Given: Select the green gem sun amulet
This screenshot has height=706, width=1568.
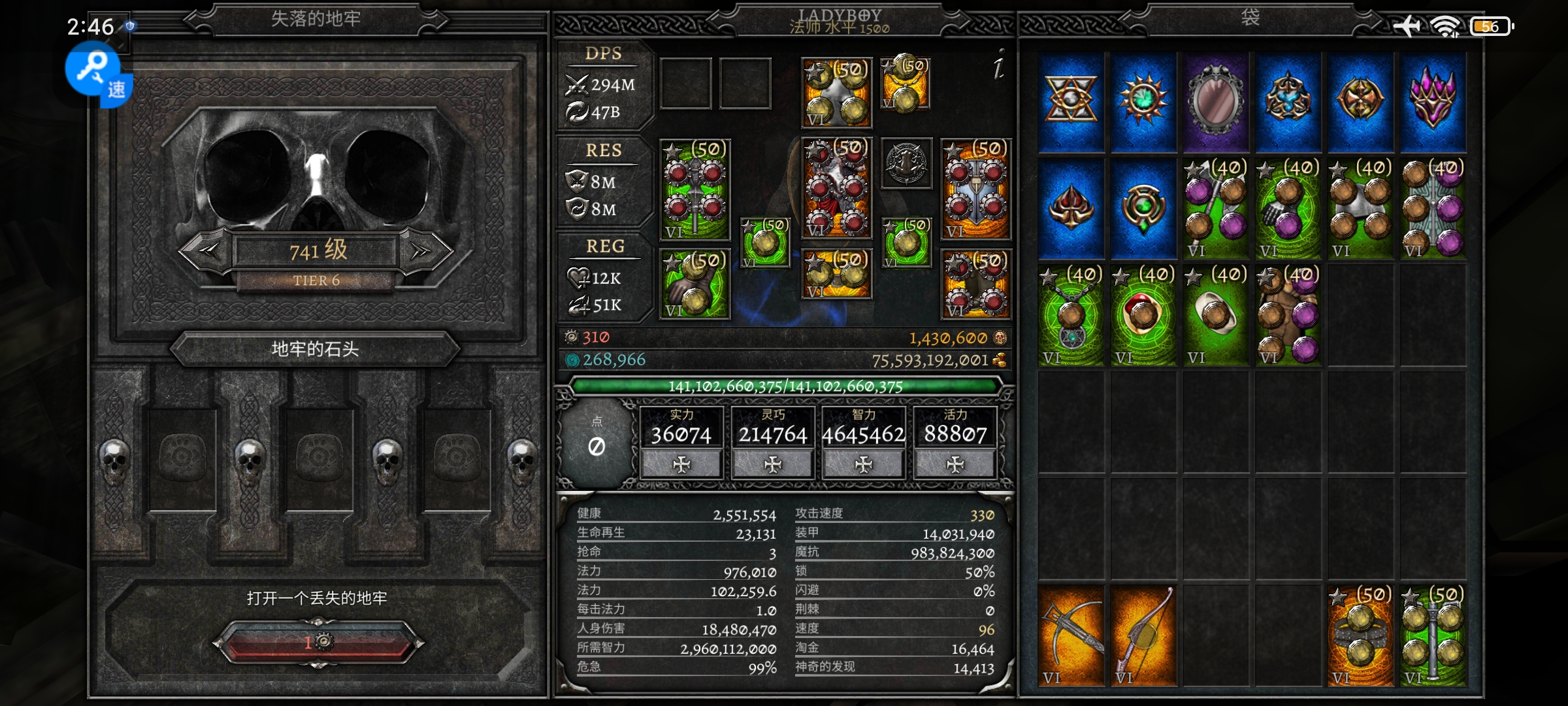Looking at the screenshot, I should pyautogui.click(x=1143, y=101).
